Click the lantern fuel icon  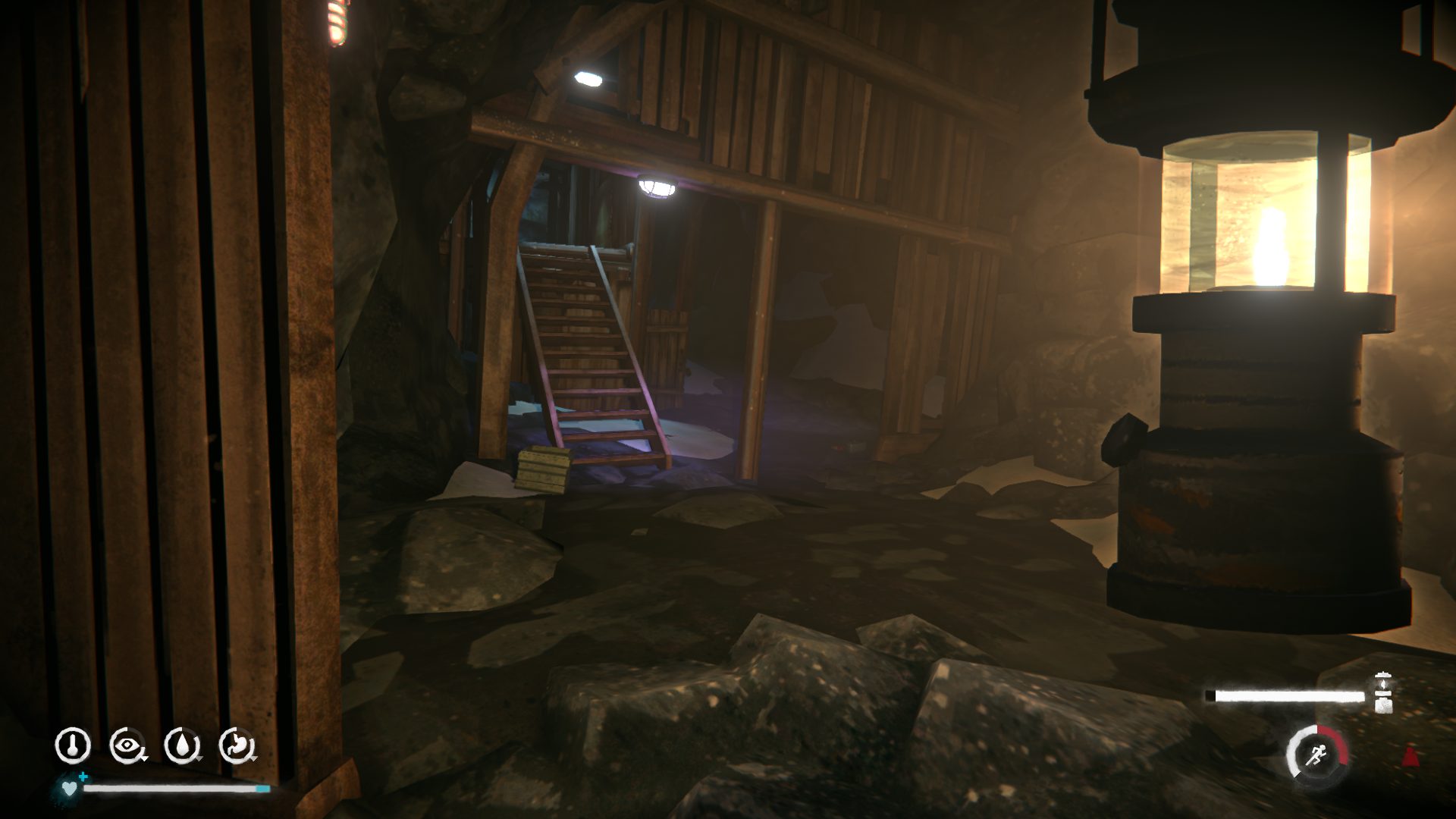click(1383, 692)
